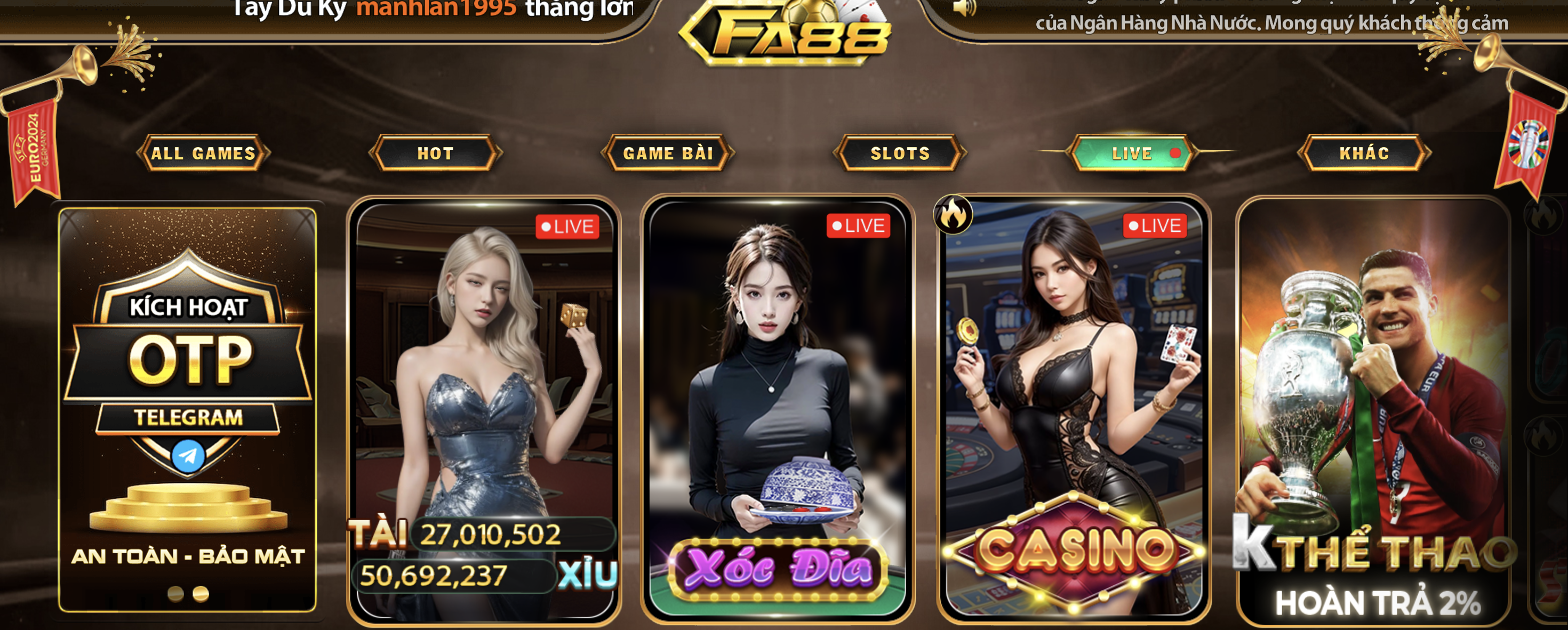
Task: Select the GAME BÀI category tab
Action: 668,154
